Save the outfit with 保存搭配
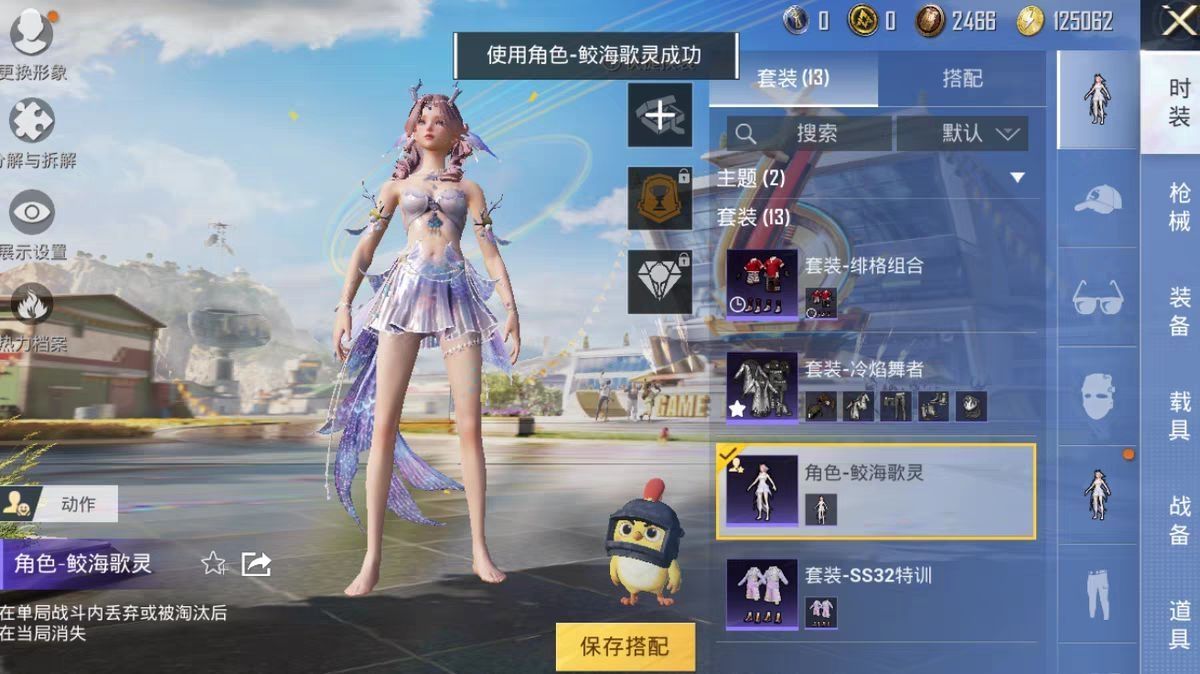 tap(626, 645)
